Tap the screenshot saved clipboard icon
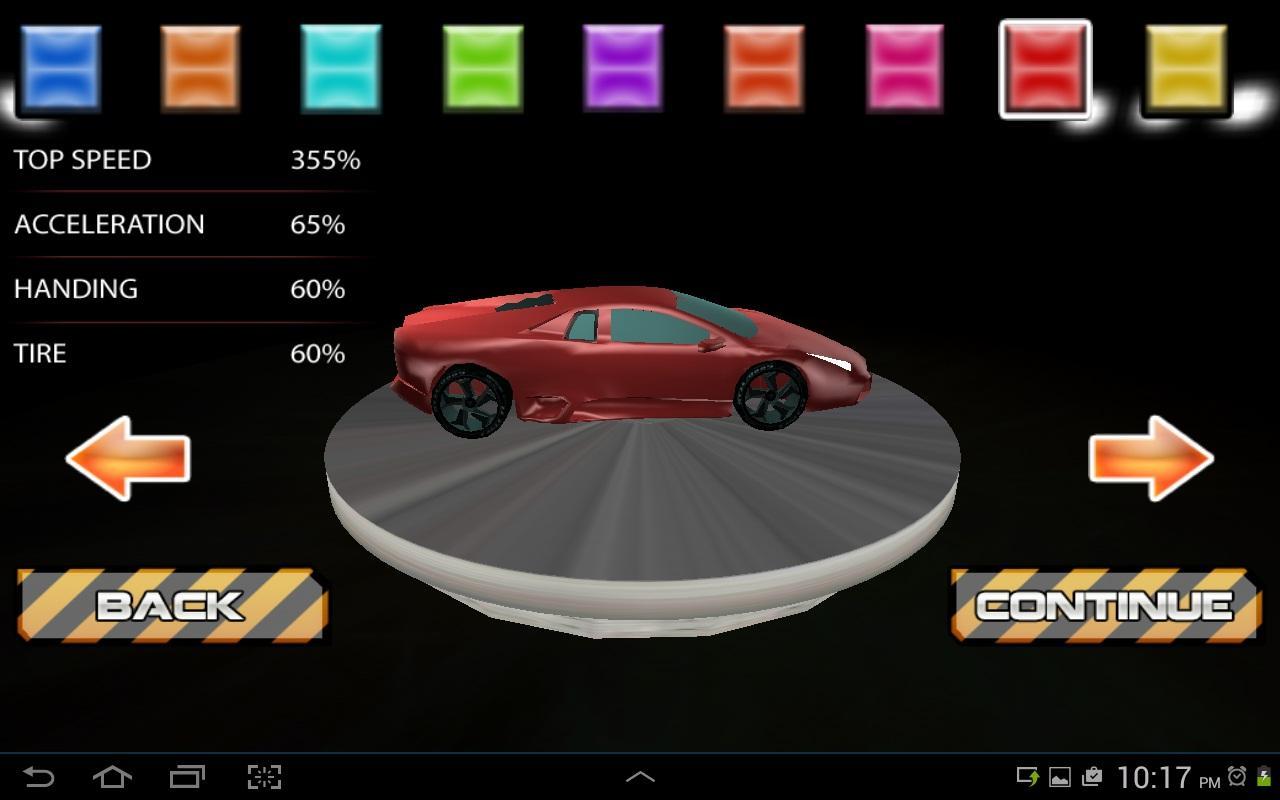Image resolution: width=1280 pixels, height=800 pixels. 1092,775
